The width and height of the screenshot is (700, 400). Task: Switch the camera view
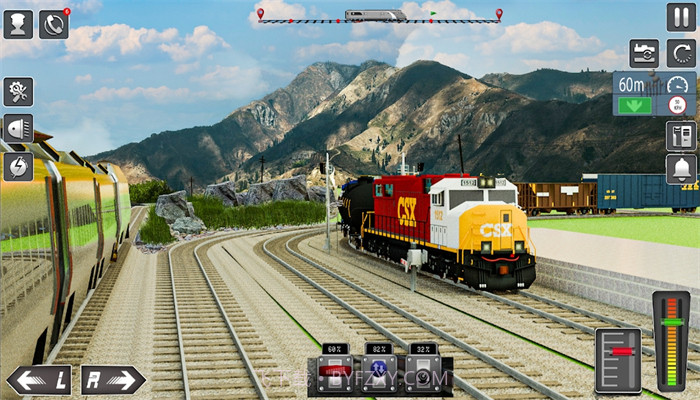point(644,53)
